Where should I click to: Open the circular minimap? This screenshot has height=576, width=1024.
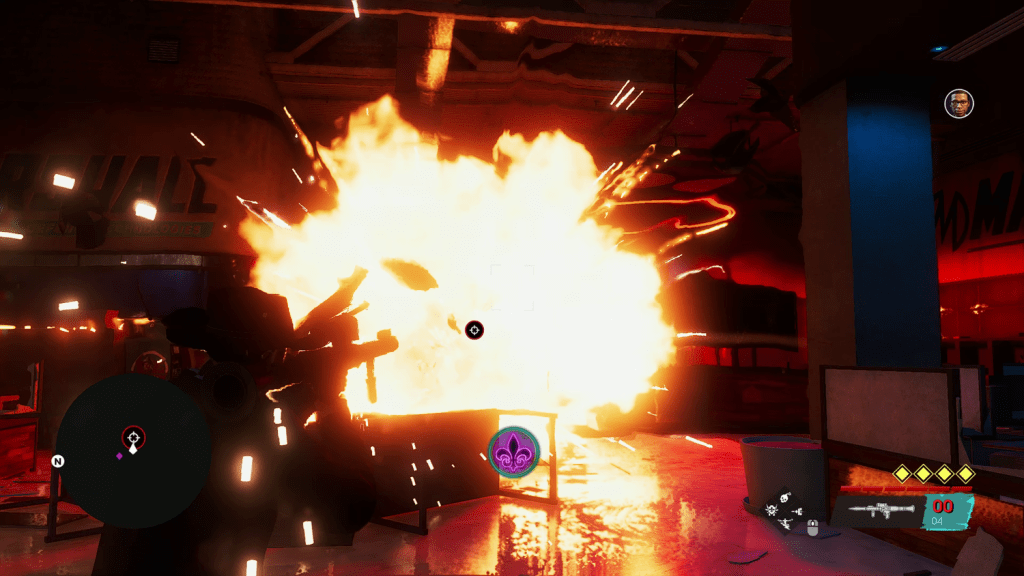click(x=132, y=451)
